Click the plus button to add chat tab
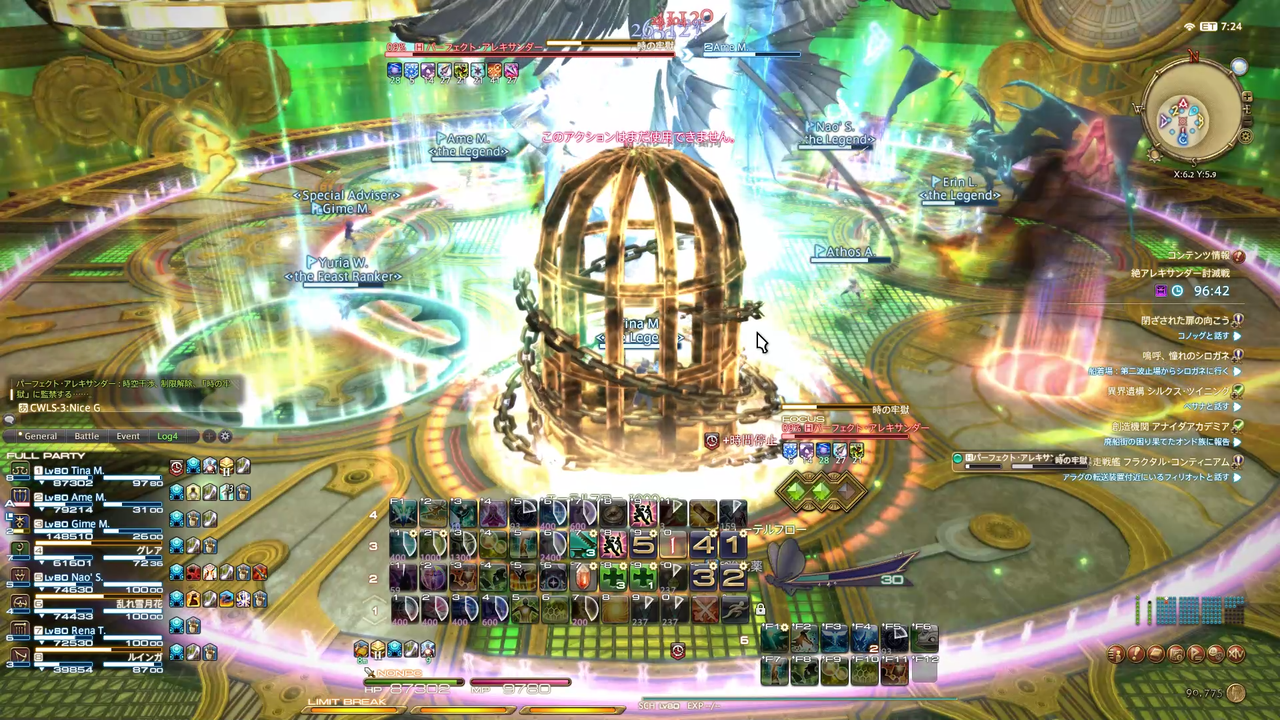Viewport: 1280px width, 720px height. click(x=208, y=436)
